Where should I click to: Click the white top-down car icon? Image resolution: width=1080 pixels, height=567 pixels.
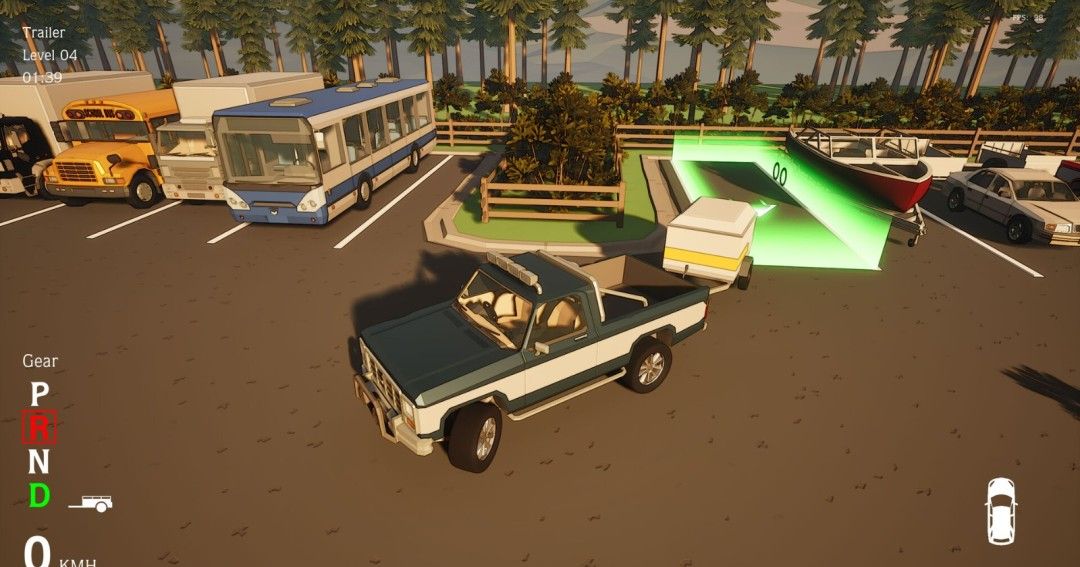pos(1000,511)
